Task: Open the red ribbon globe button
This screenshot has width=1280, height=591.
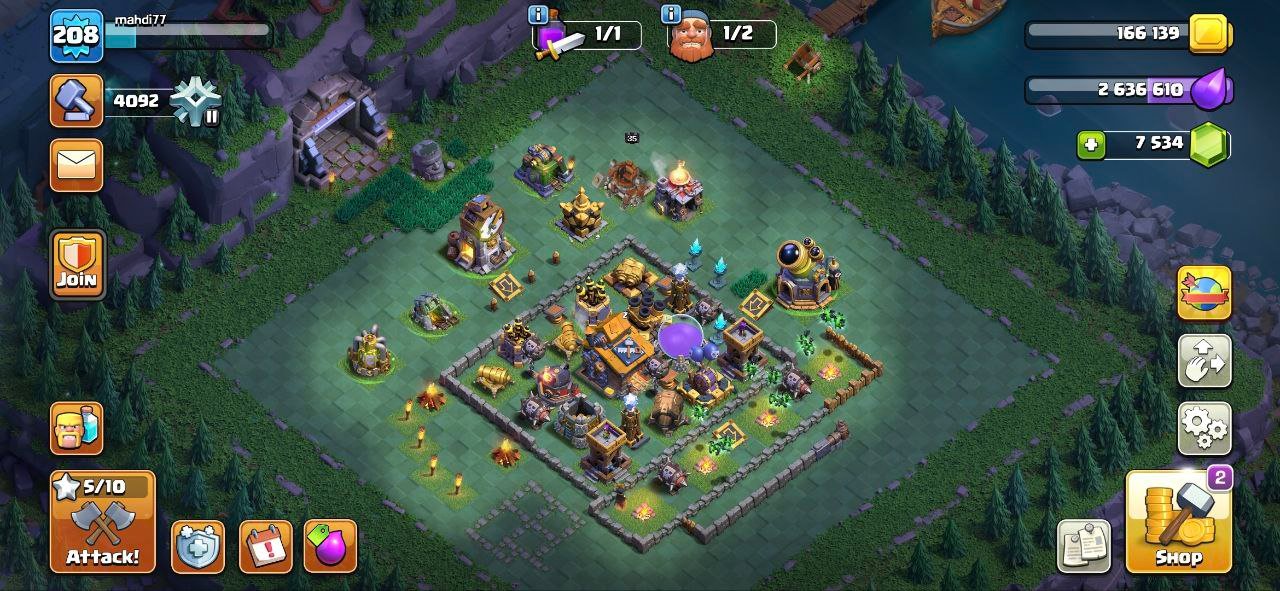Action: tap(1204, 293)
